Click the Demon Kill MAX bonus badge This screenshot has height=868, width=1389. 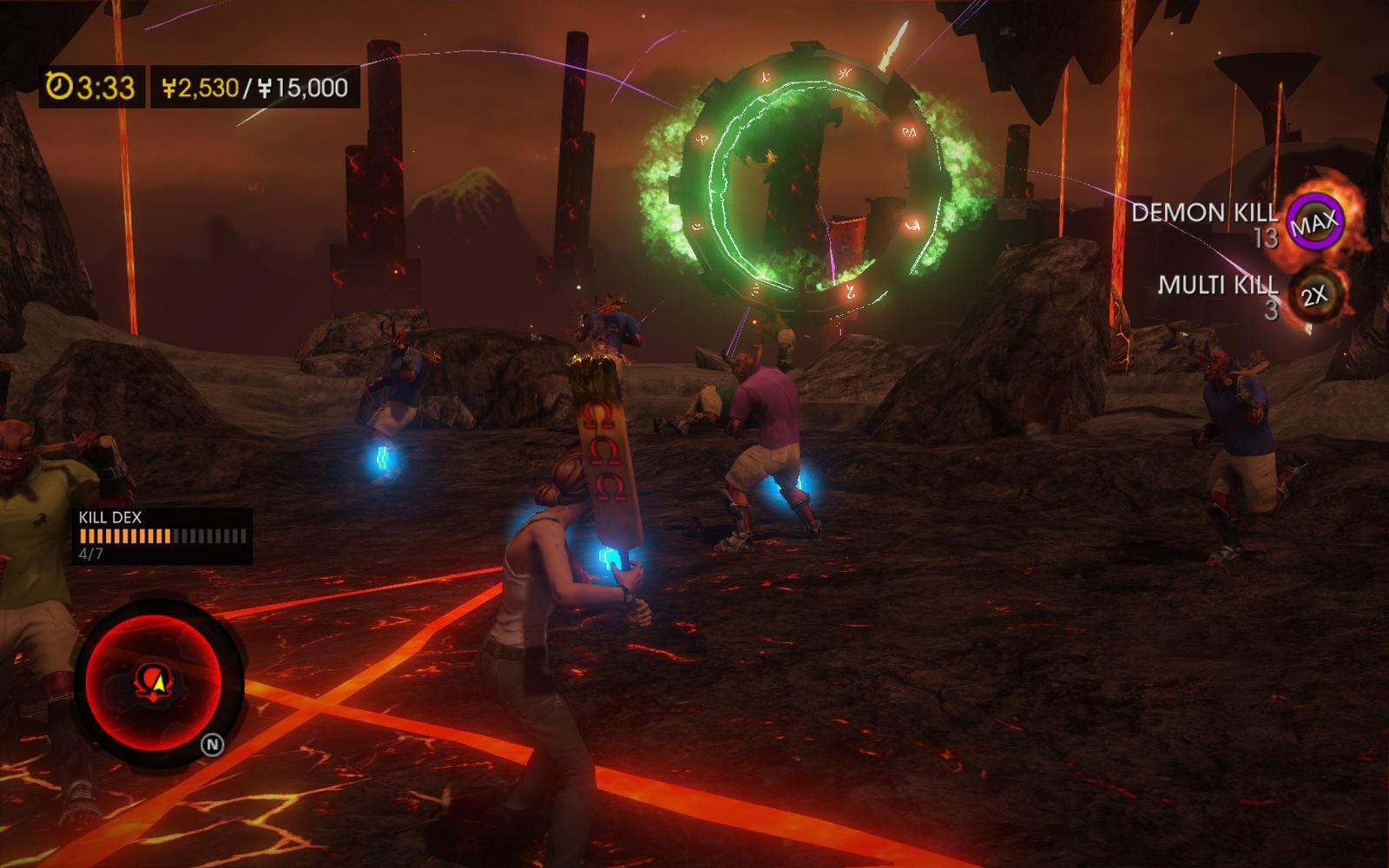(x=1313, y=223)
